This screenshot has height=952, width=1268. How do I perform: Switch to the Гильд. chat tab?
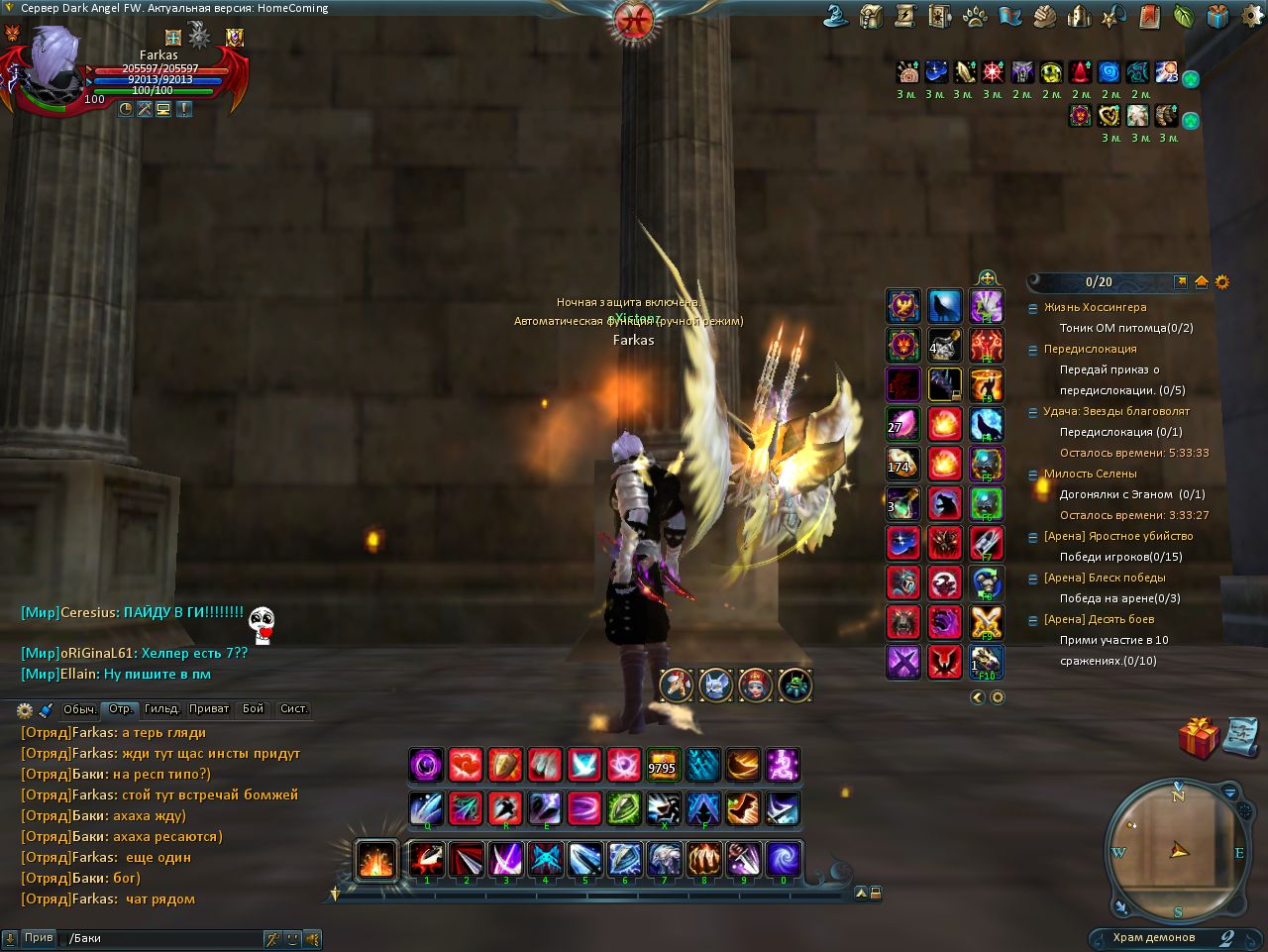click(x=161, y=709)
